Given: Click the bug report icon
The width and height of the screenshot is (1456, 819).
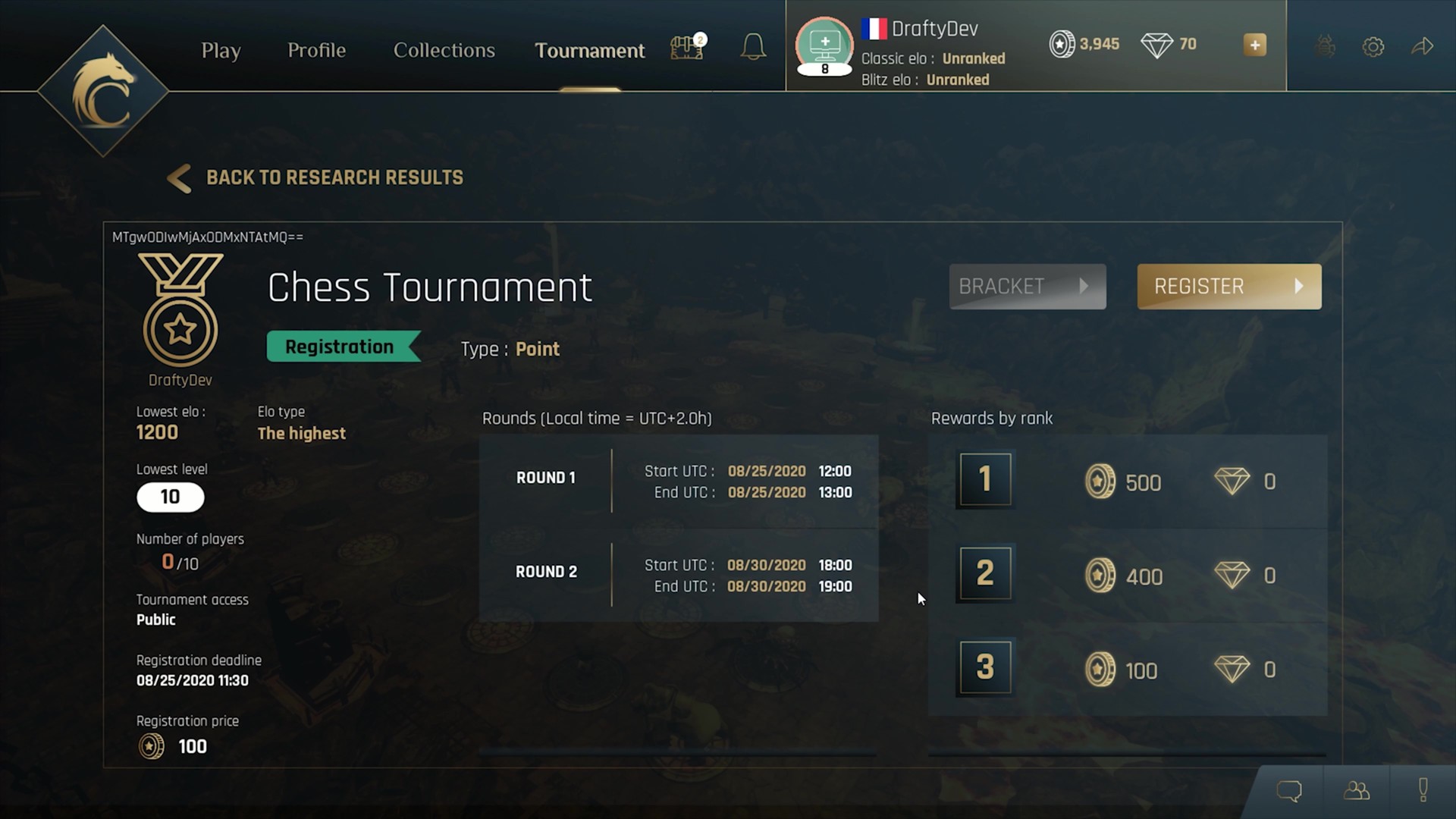Looking at the screenshot, I should (1326, 45).
